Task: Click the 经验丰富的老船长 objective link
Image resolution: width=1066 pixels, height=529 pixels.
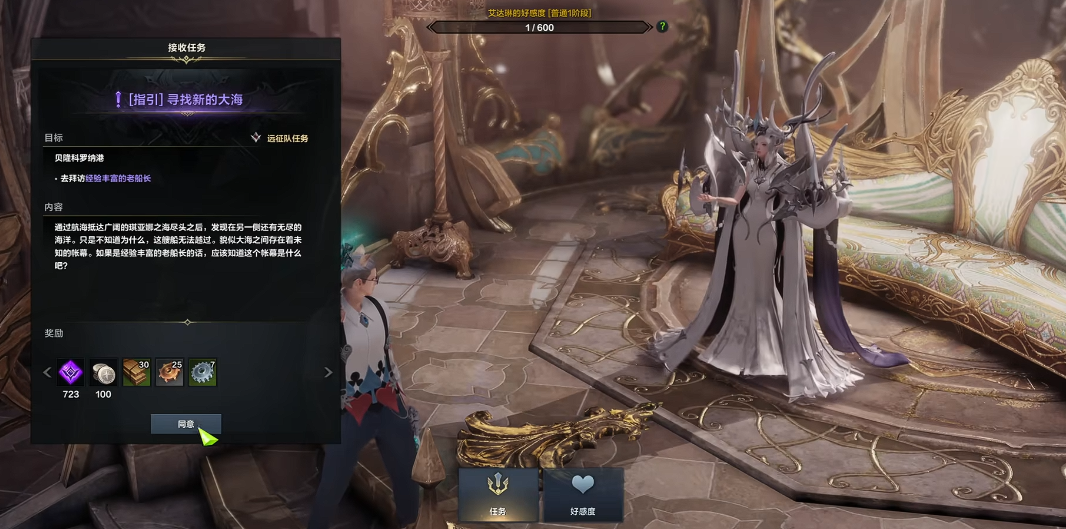Action: coord(117,178)
